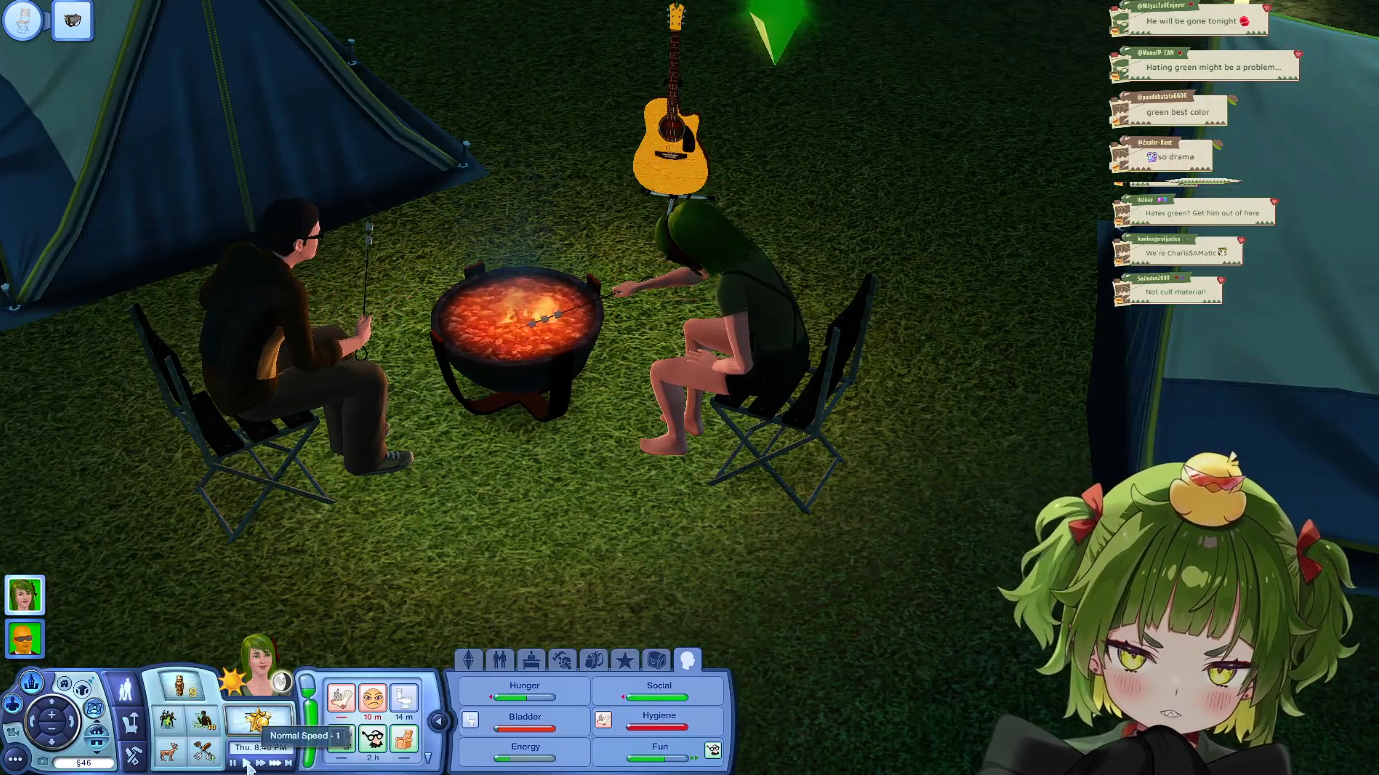Screen dimensions: 1379x775
Task: Open the Simology plumbob tab
Action: (468, 660)
